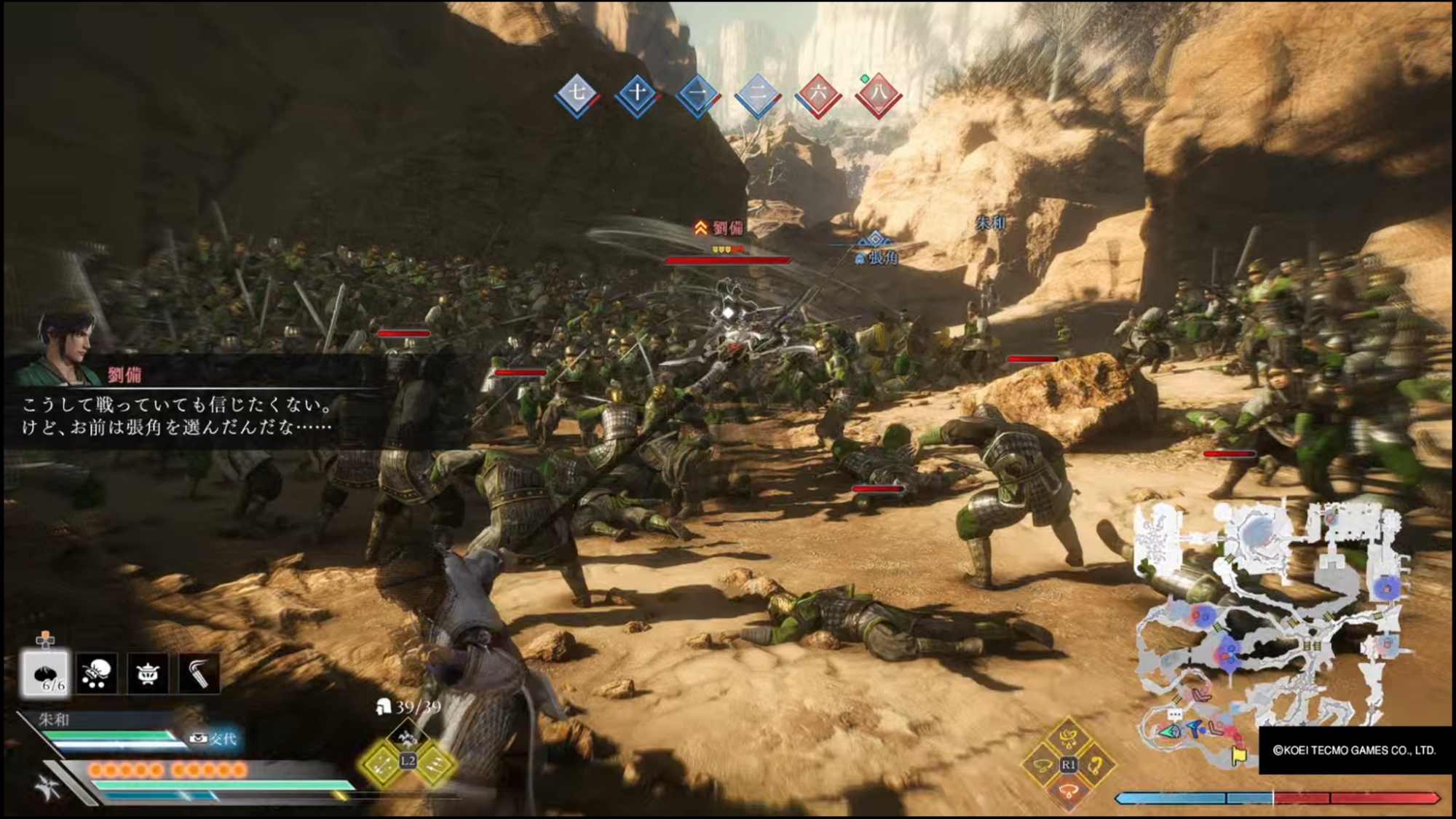1456x819 pixels.
Task: Select the blue 十 base diamond
Action: pos(637,93)
